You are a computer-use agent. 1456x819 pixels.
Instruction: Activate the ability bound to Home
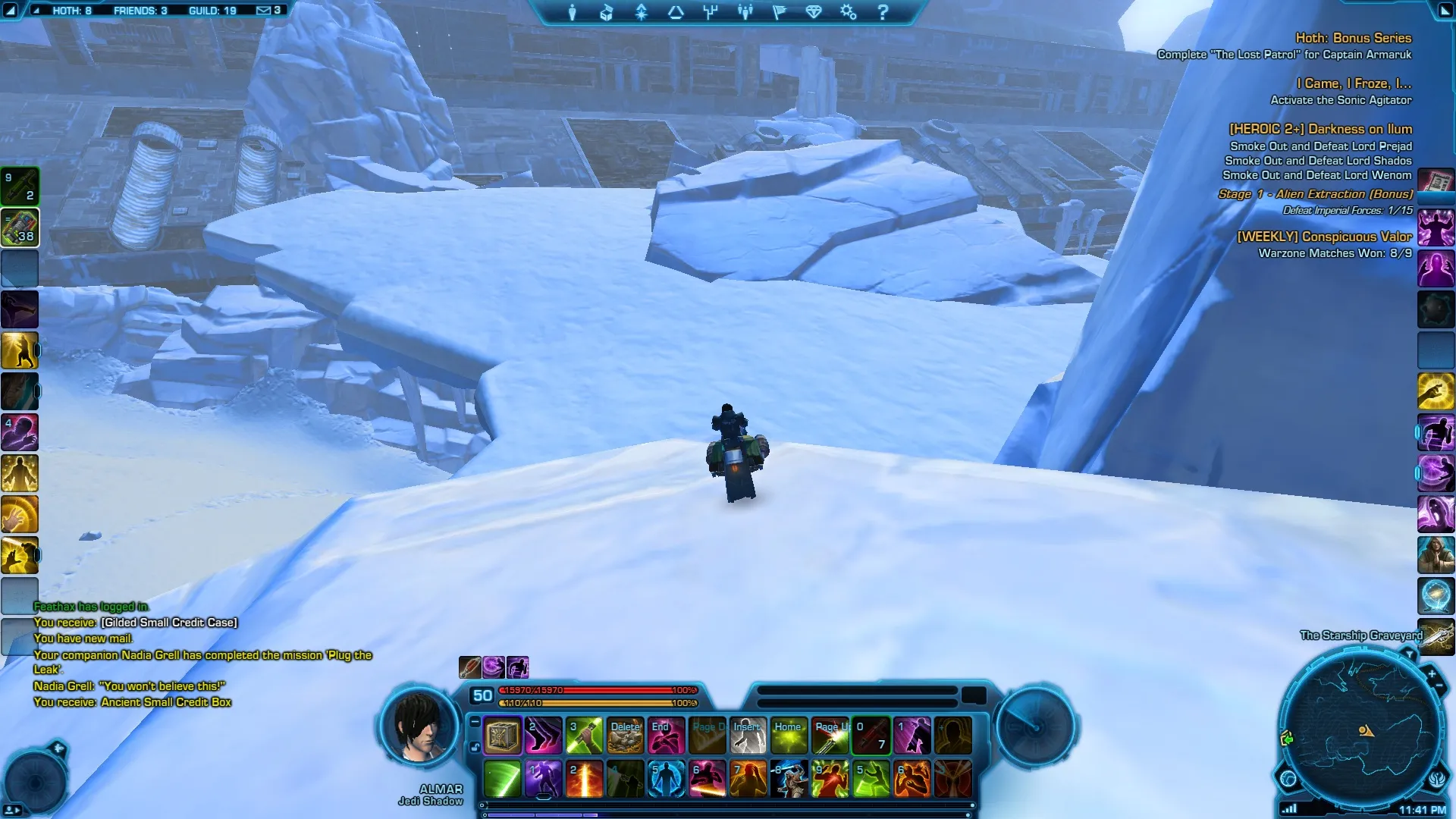(789, 736)
